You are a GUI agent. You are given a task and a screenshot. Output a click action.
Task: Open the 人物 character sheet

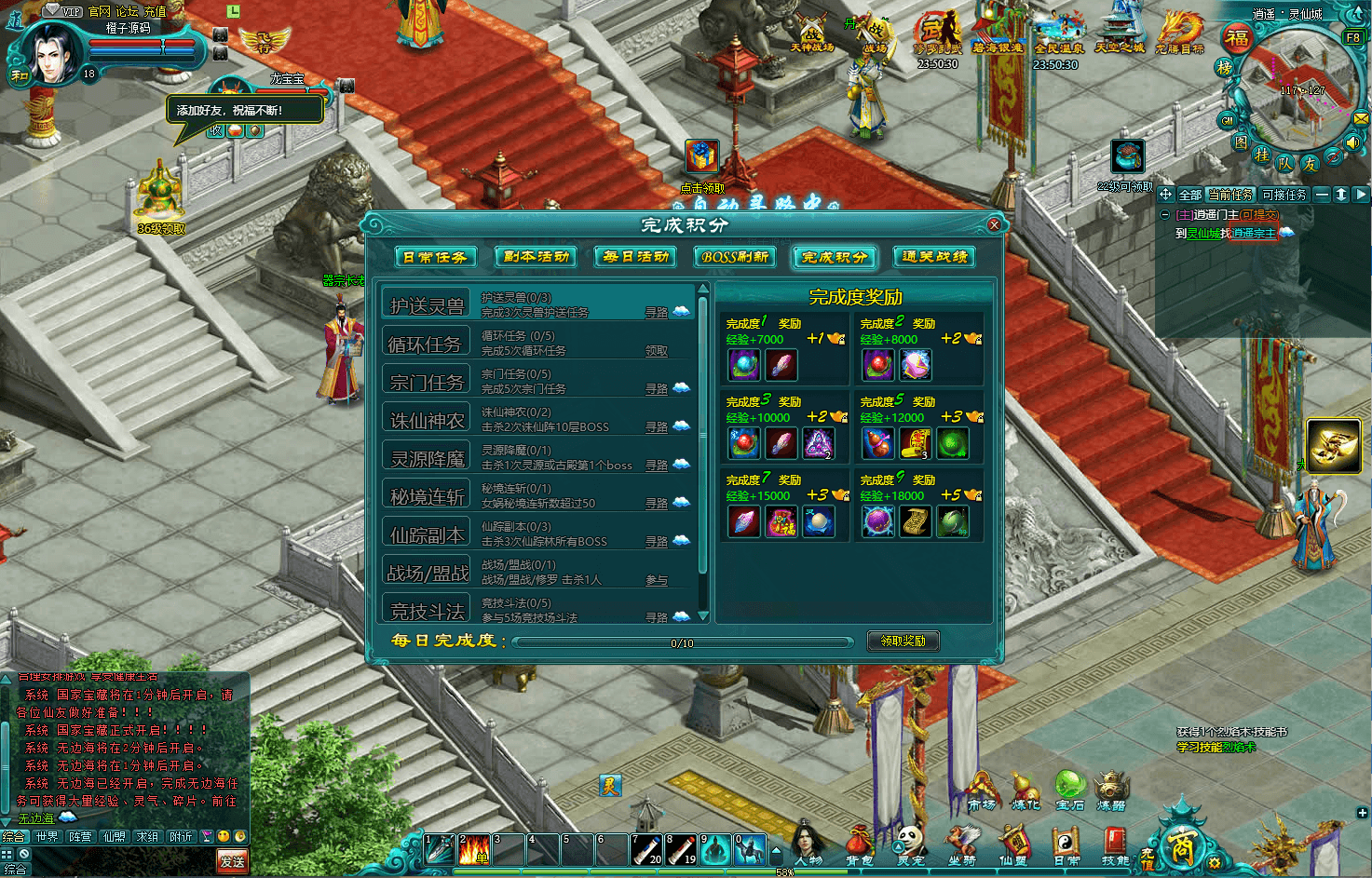[808, 844]
